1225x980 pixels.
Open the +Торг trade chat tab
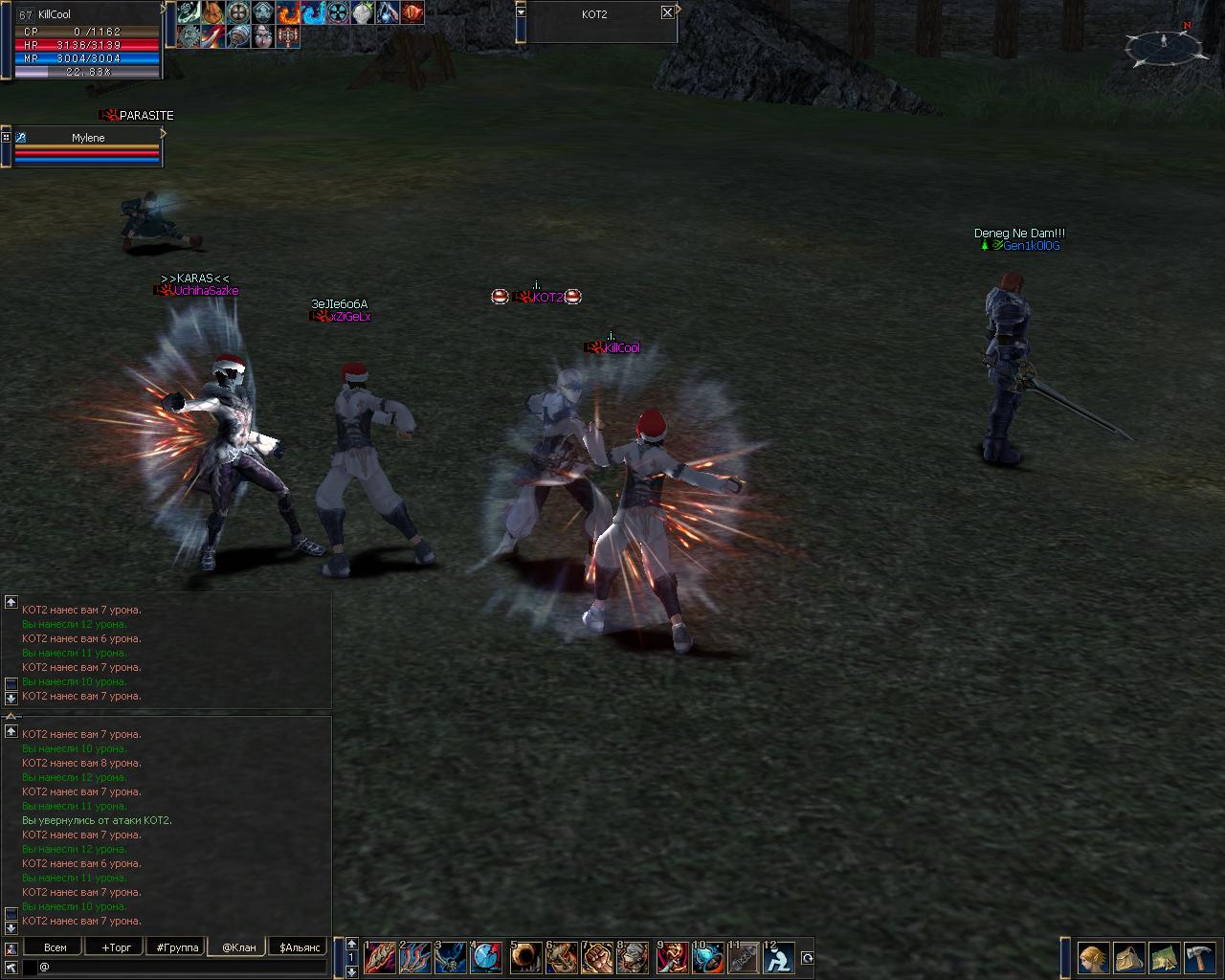pyautogui.click(x=116, y=947)
